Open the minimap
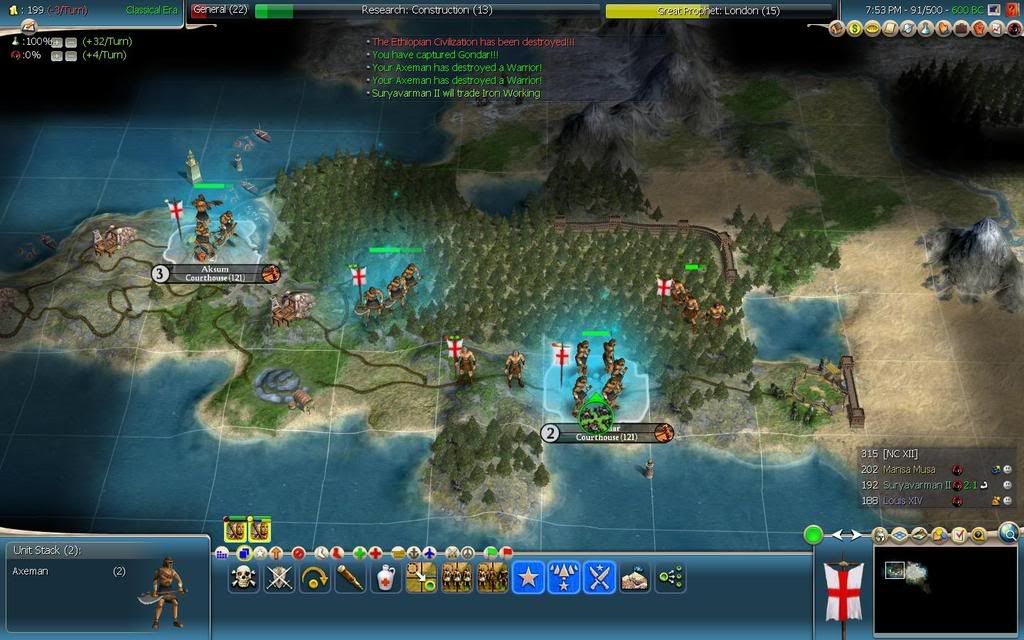1024x640 pixels. (x=946, y=589)
